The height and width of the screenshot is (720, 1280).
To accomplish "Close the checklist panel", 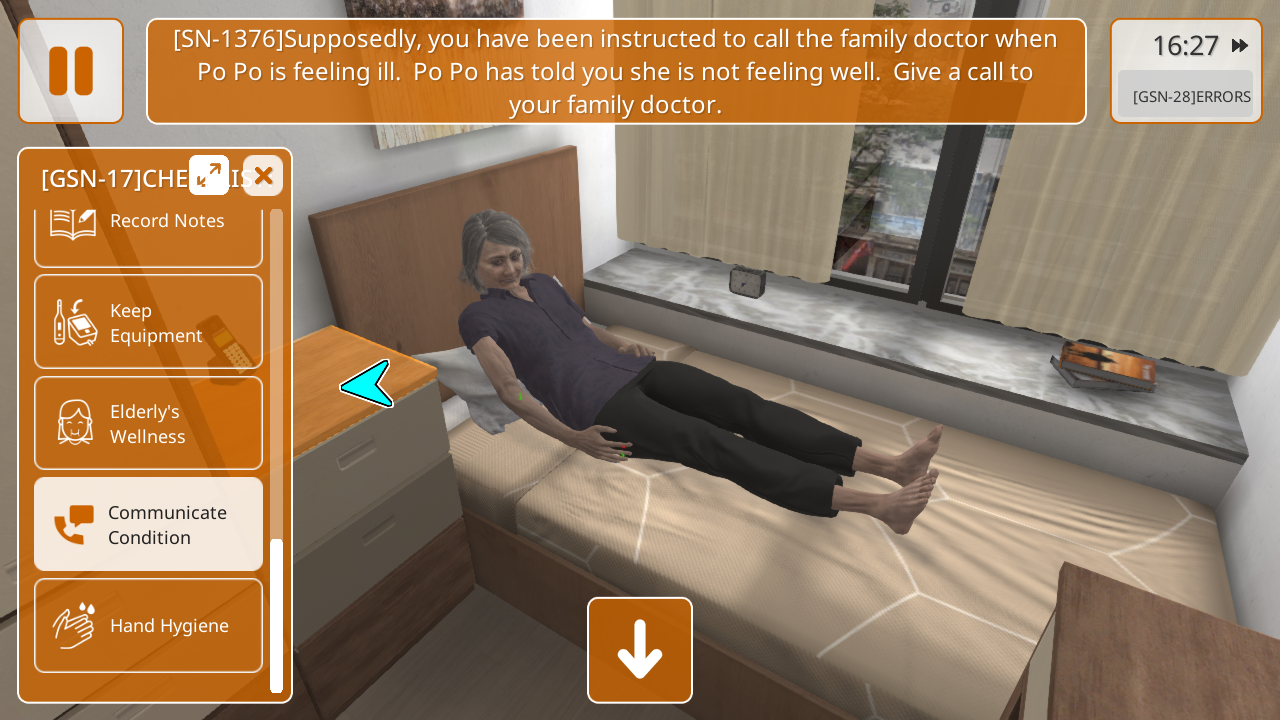I will 263,176.
